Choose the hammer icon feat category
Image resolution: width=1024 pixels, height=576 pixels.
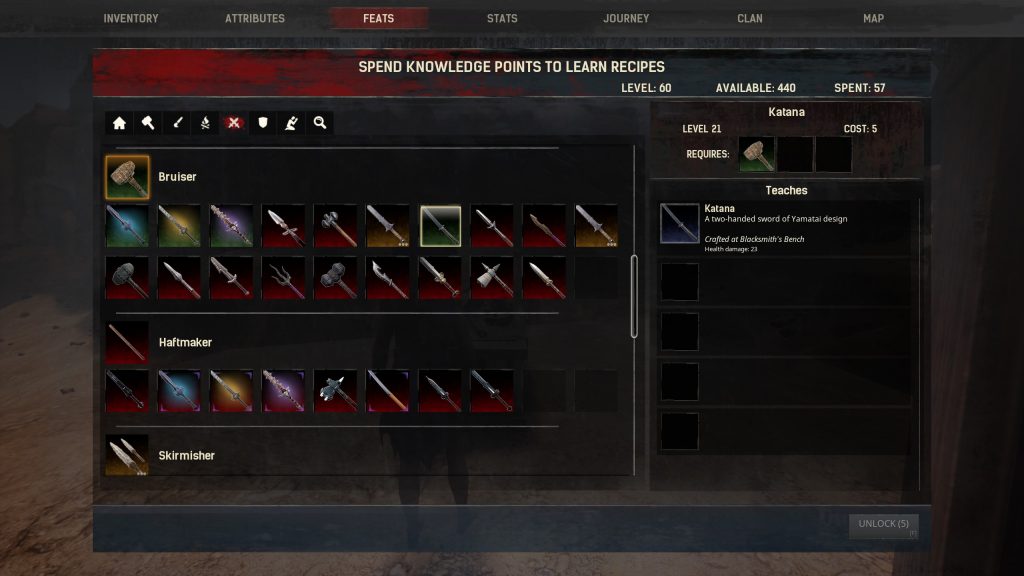pos(147,123)
